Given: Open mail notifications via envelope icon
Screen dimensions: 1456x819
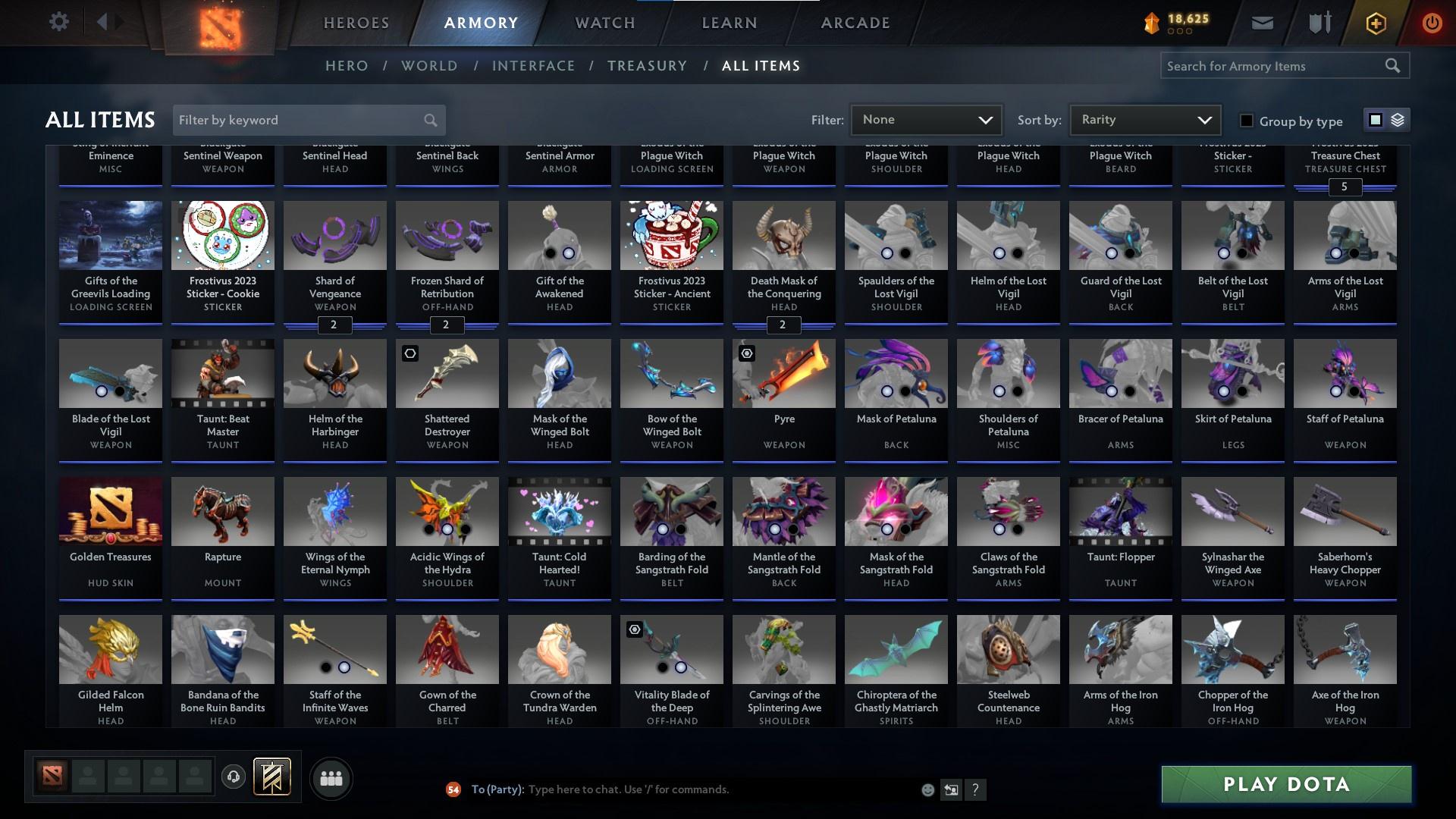Looking at the screenshot, I should tap(1261, 22).
